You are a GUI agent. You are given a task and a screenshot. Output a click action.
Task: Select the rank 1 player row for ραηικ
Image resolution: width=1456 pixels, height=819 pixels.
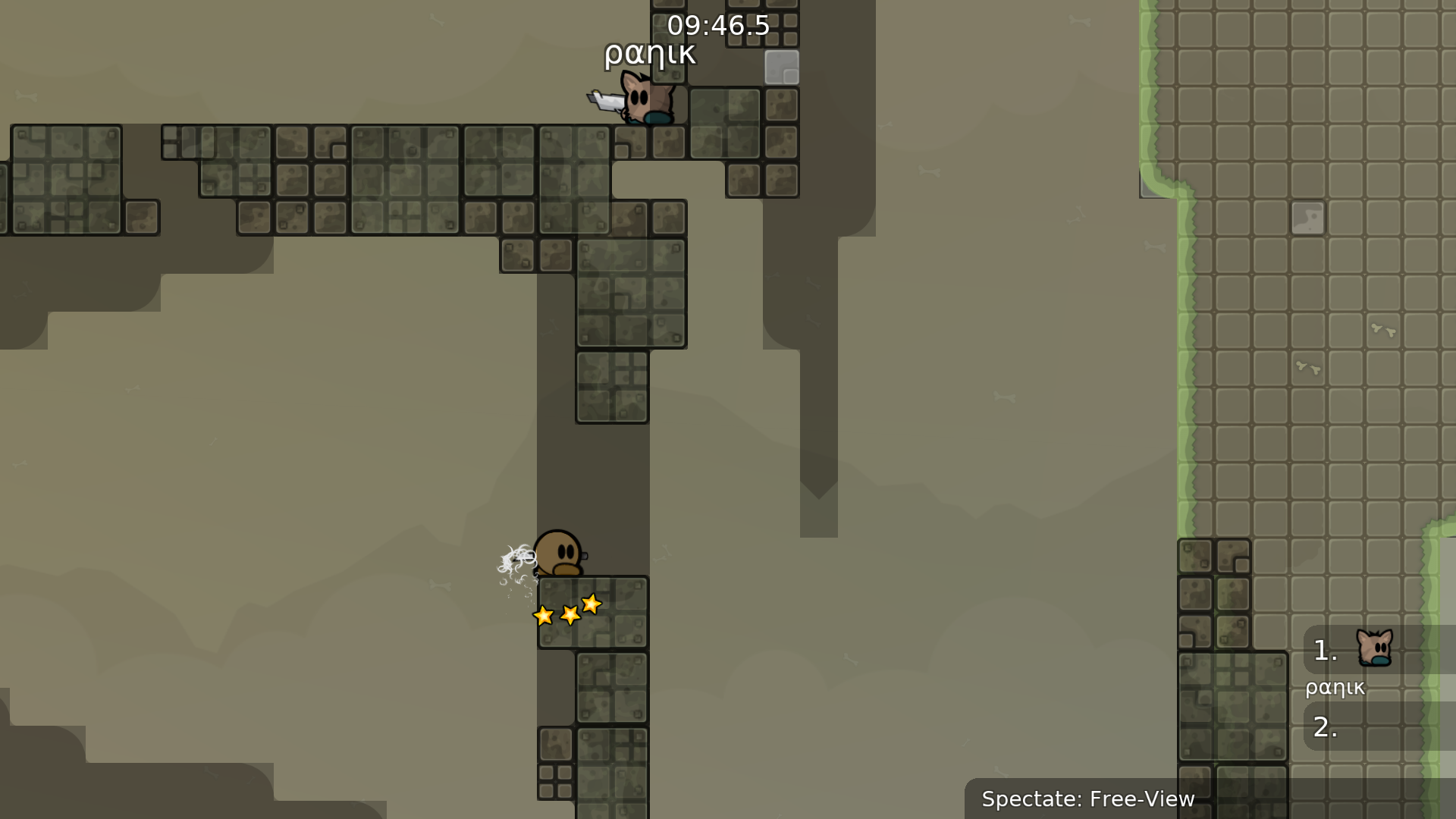[x=1377, y=651]
